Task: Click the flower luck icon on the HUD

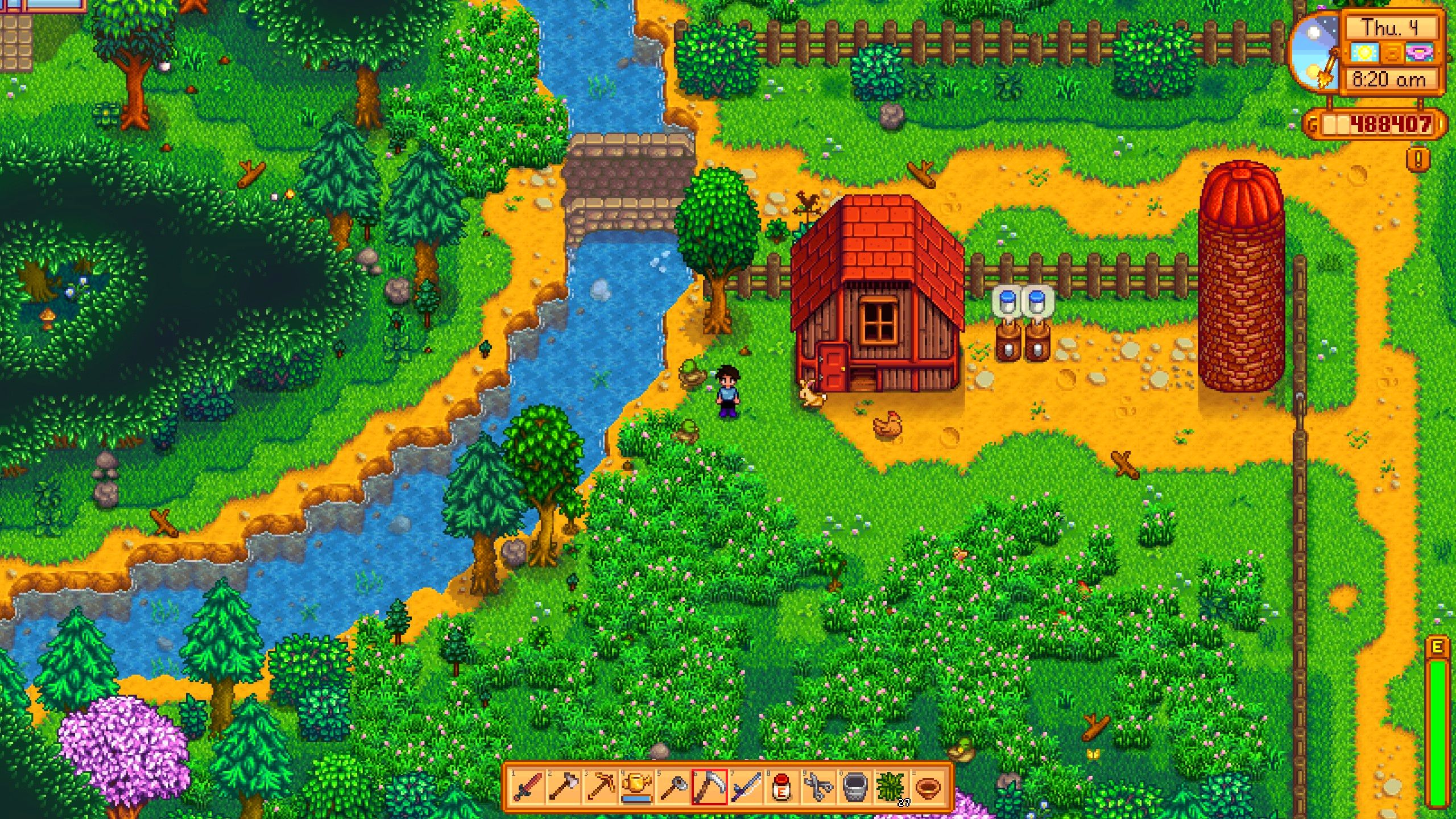Action: point(1421,53)
